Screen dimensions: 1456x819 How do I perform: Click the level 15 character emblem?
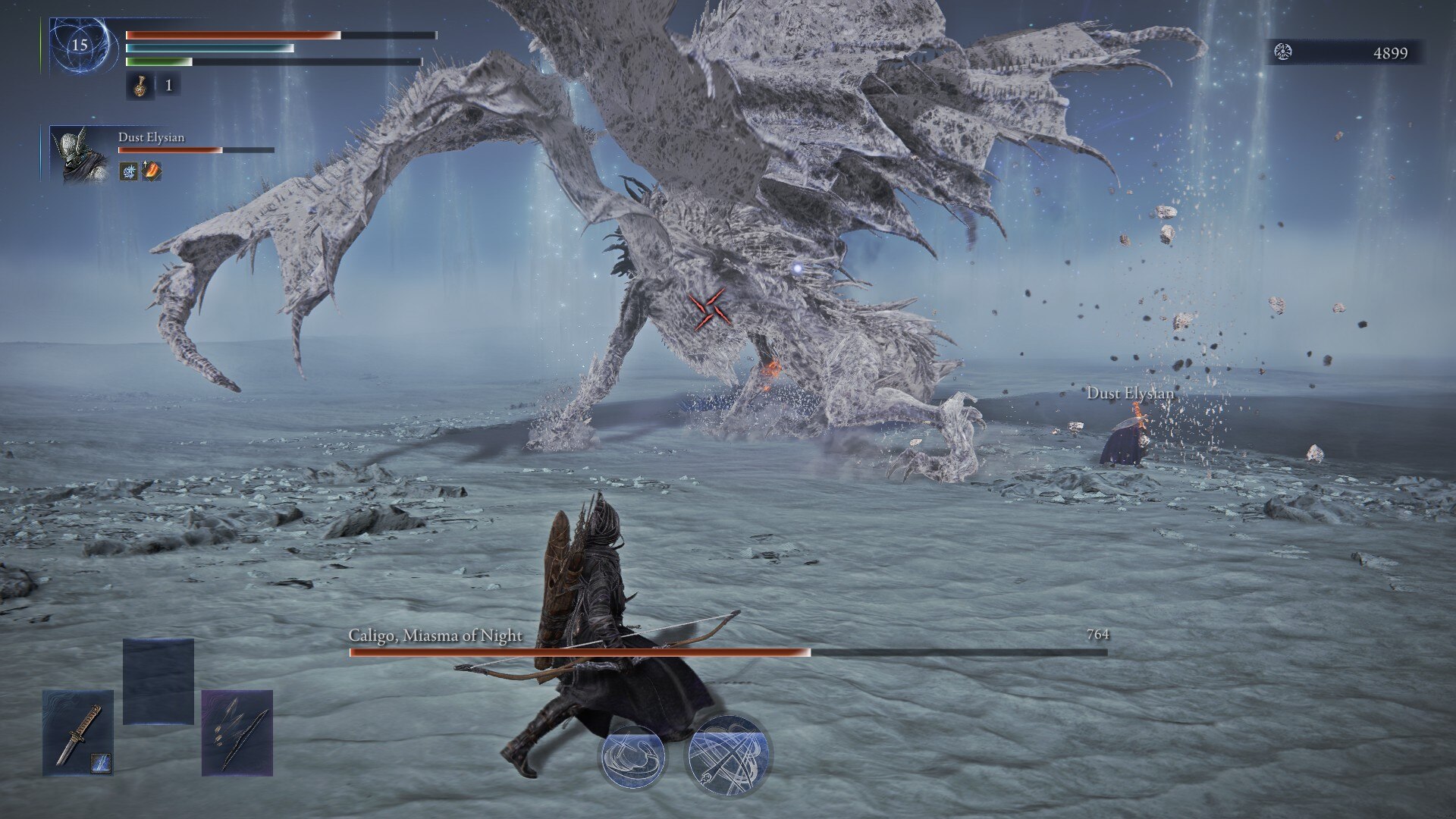[80, 45]
